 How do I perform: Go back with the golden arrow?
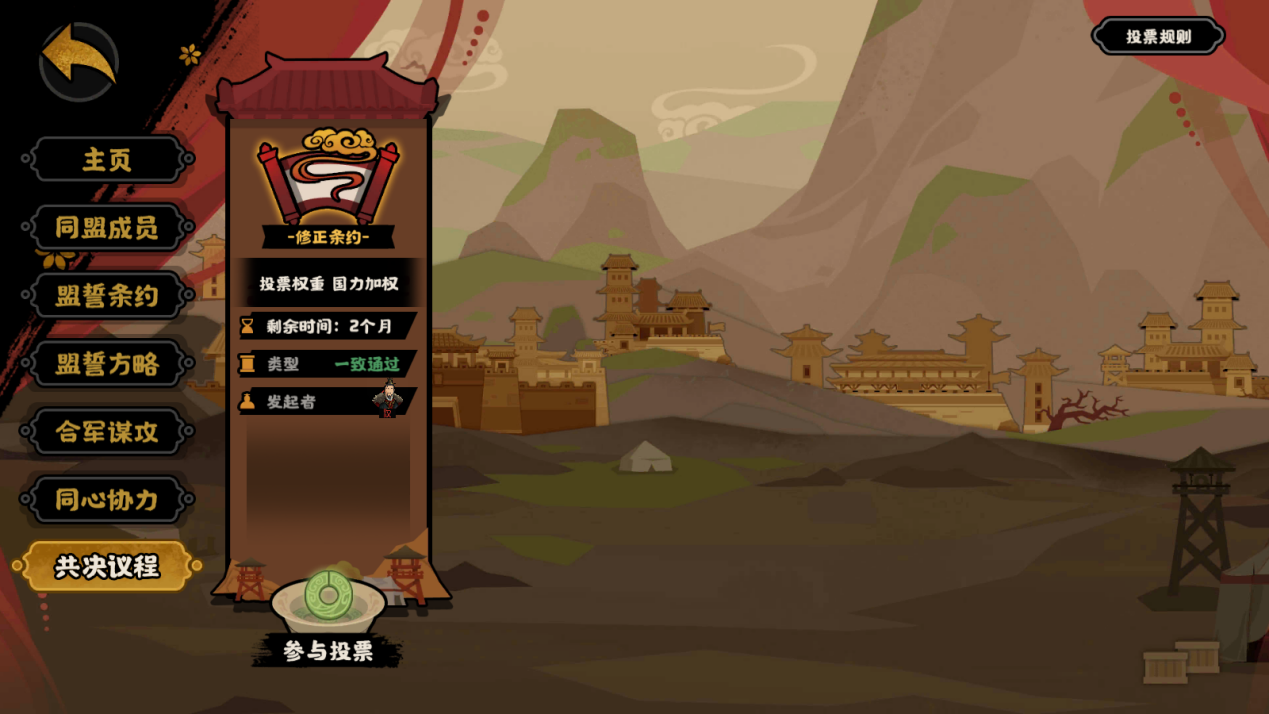pyautogui.click(x=79, y=60)
